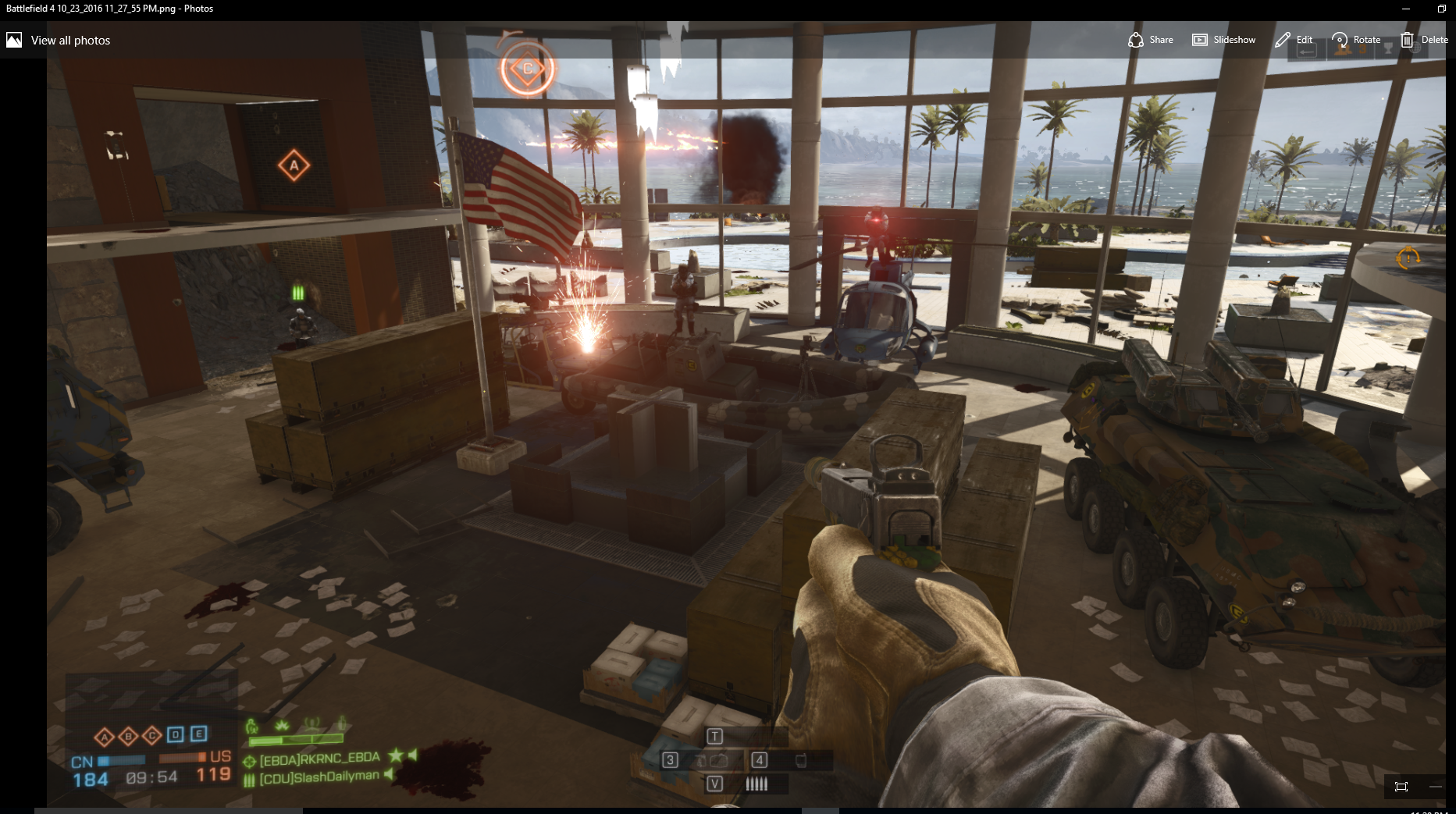Minimize the Photos window

(1406, 9)
